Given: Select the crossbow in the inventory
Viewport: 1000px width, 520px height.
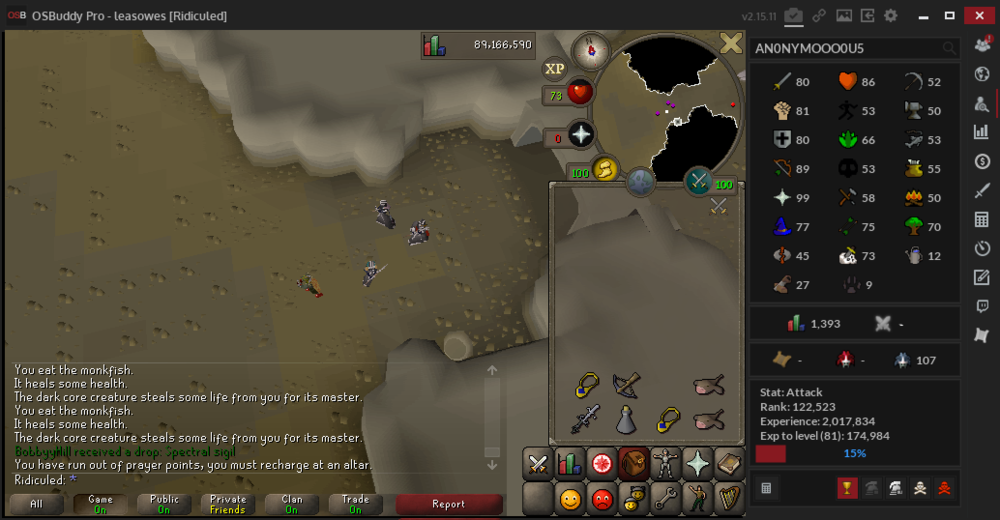Looking at the screenshot, I should 627,385.
